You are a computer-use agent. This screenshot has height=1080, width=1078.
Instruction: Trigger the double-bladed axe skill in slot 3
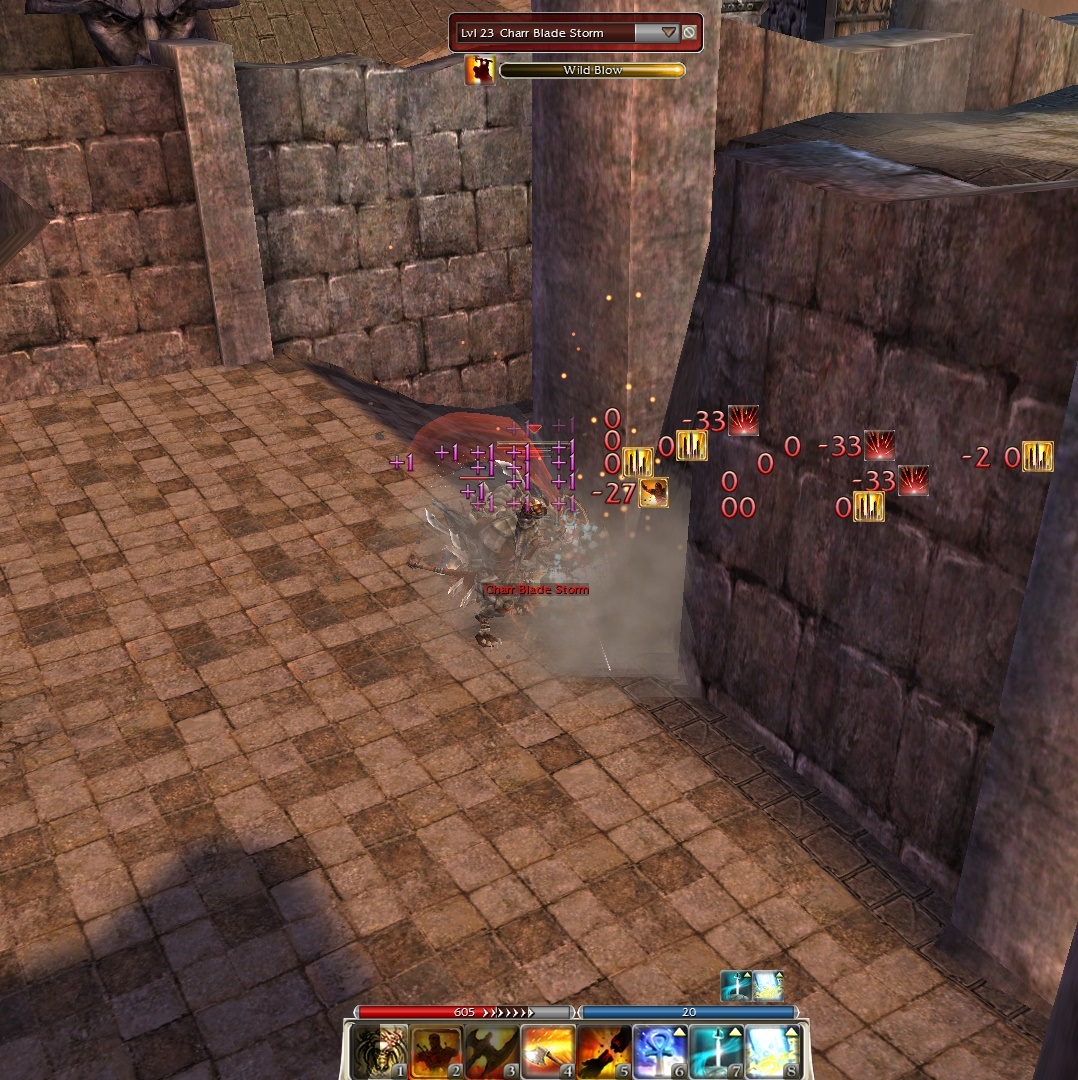492,1051
